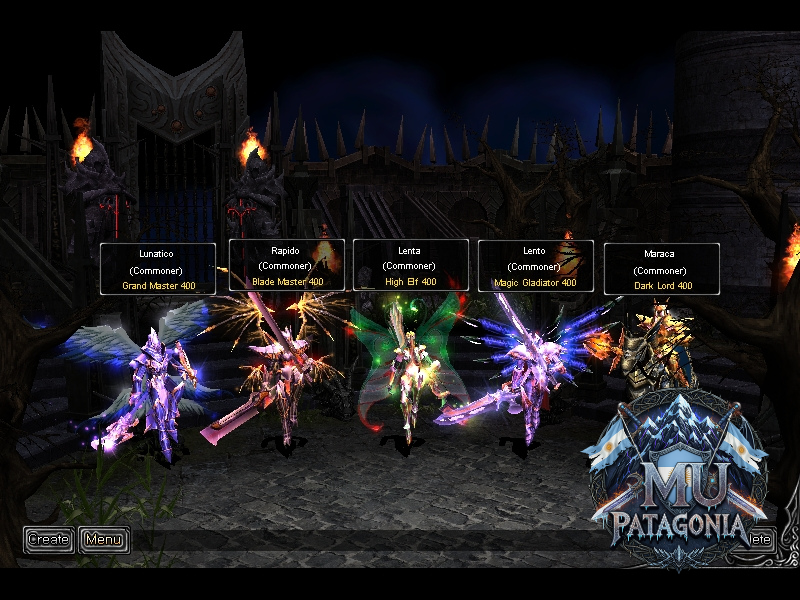Click the Create character button
The height and width of the screenshot is (600, 800).
[x=49, y=540]
